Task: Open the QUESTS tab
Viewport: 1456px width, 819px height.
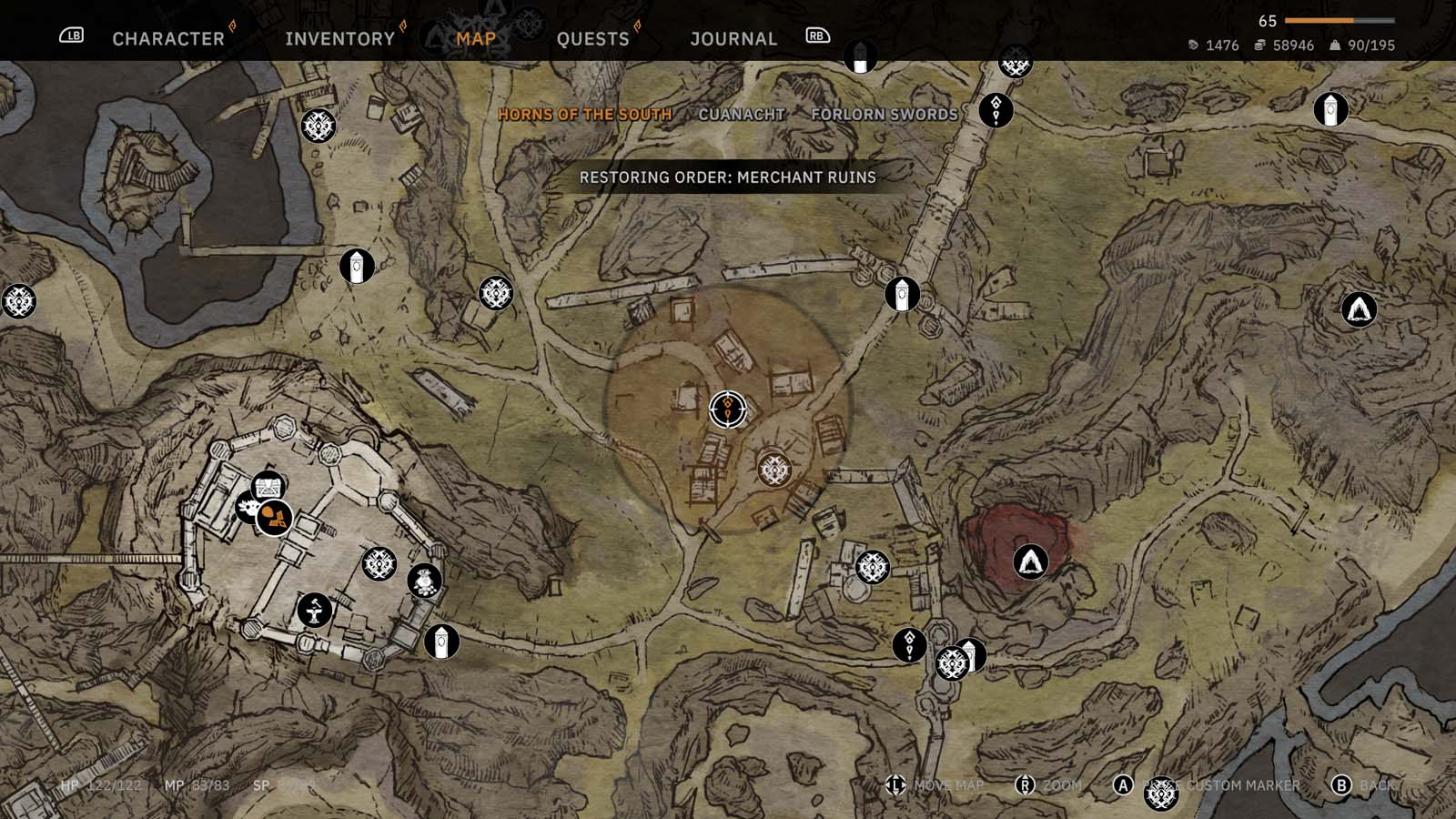Action: (x=592, y=38)
